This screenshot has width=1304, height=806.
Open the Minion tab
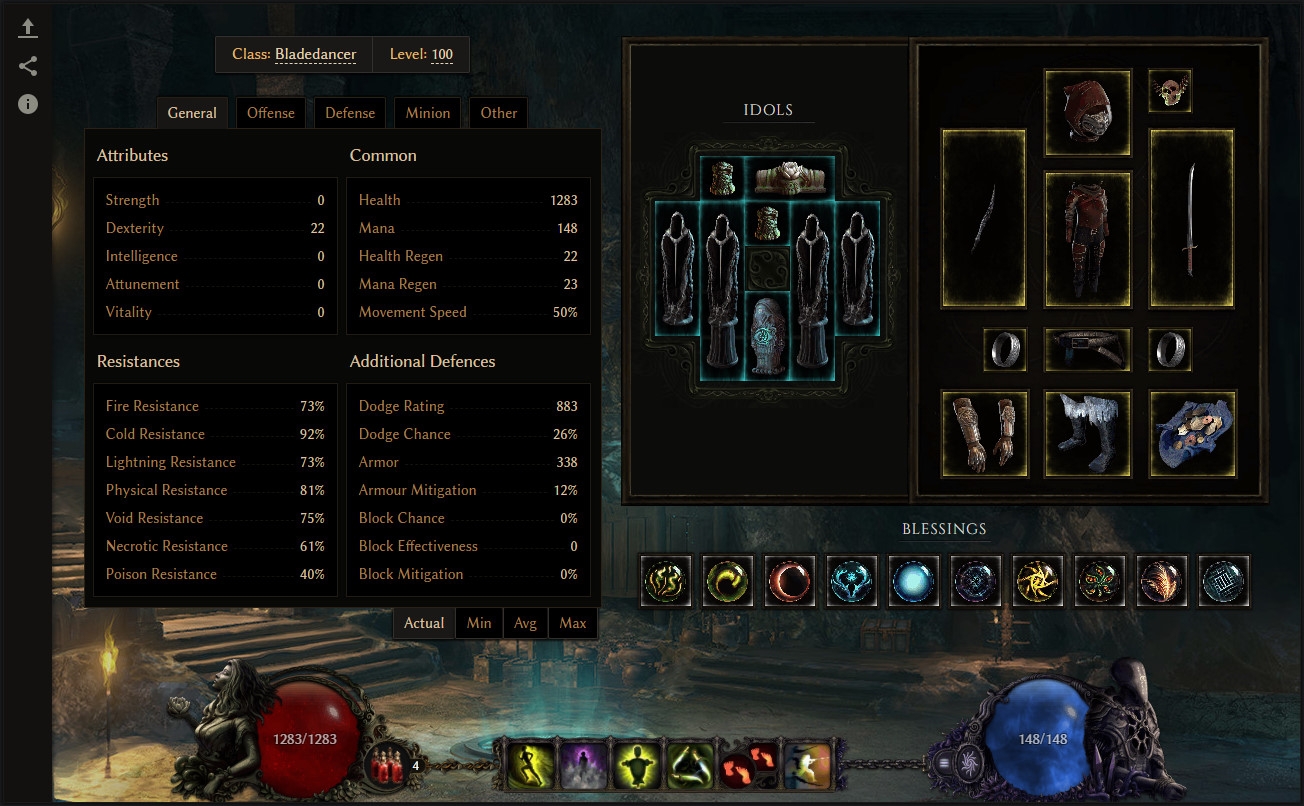pyautogui.click(x=427, y=112)
